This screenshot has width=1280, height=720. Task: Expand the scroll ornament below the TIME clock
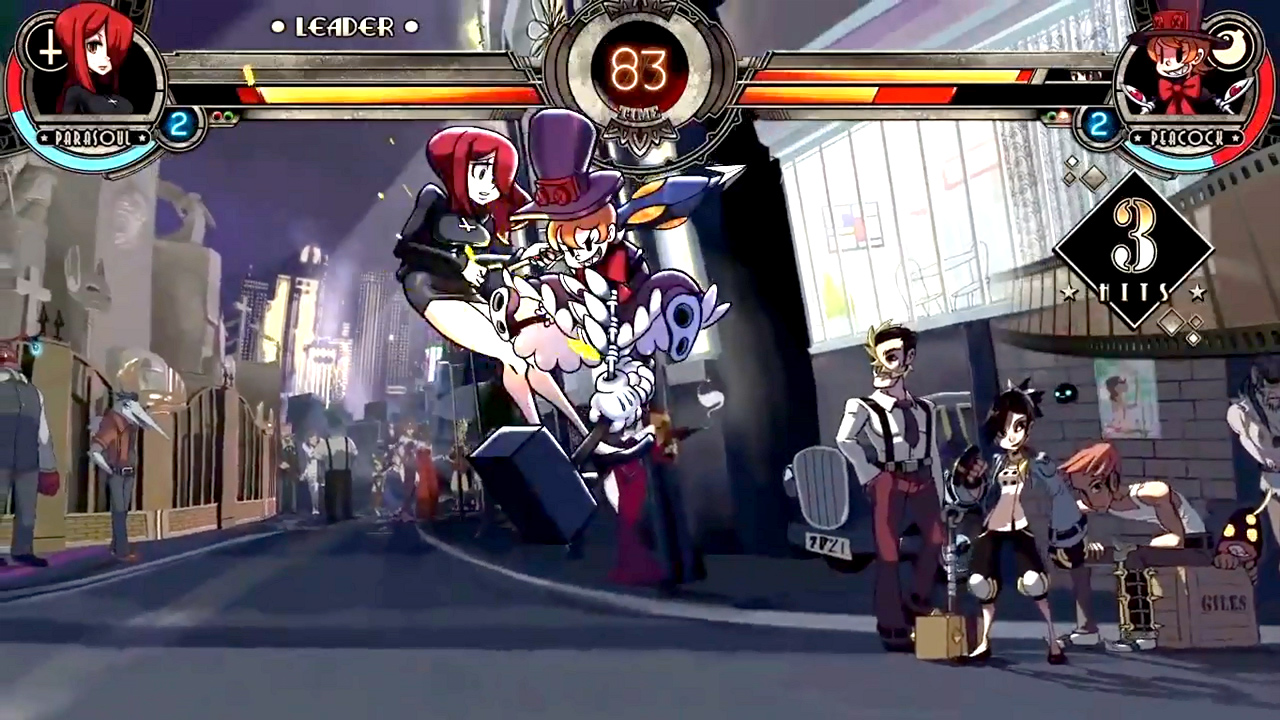(x=640, y=135)
